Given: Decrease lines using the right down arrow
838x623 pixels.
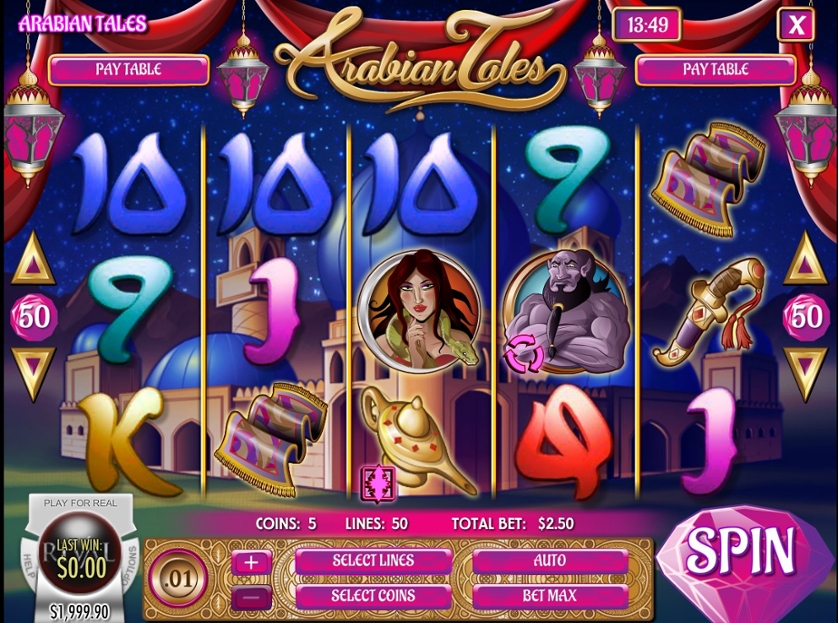Looking at the screenshot, I should [x=805, y=371].
